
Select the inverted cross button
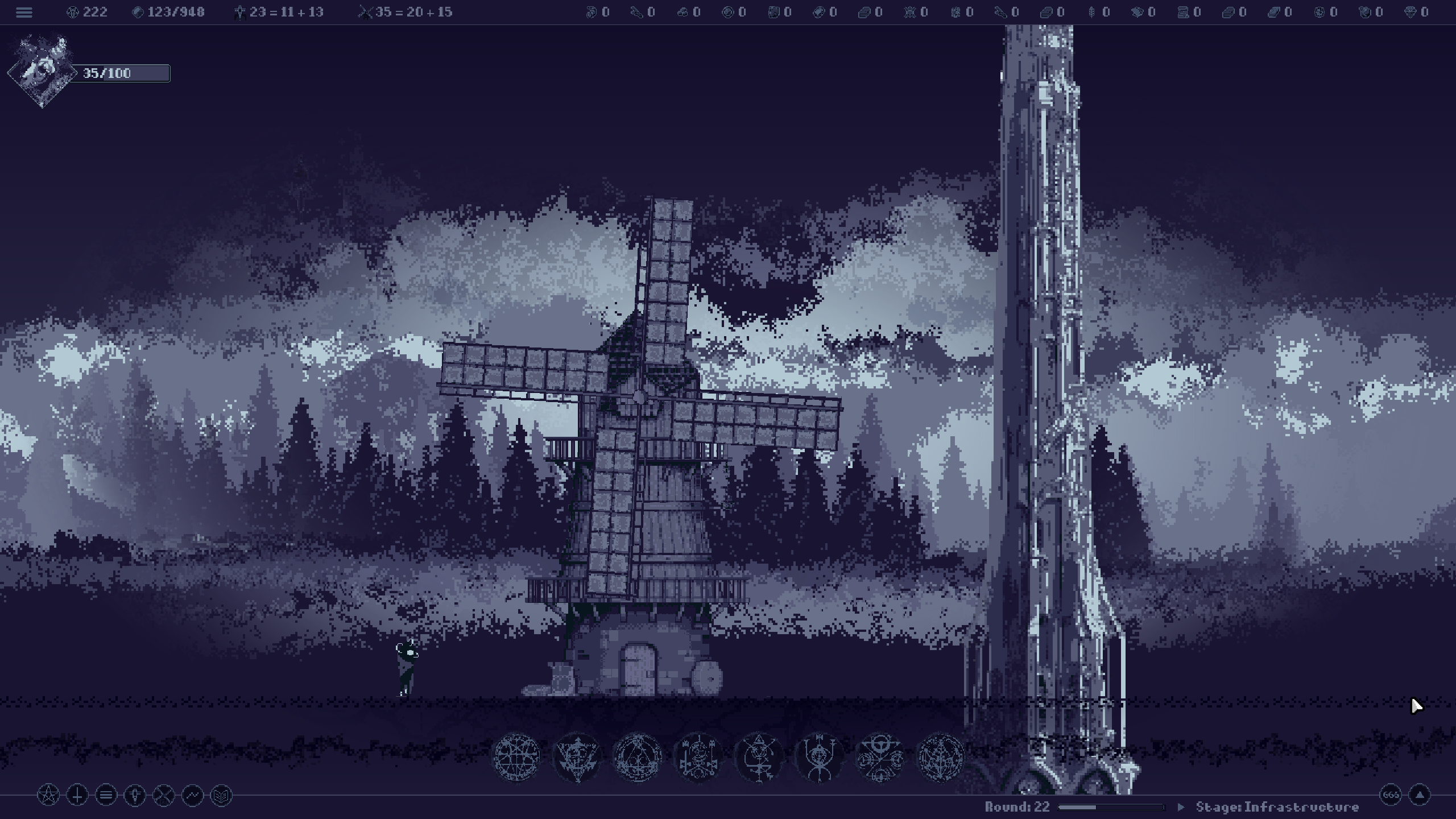click(x=77, y=795)
